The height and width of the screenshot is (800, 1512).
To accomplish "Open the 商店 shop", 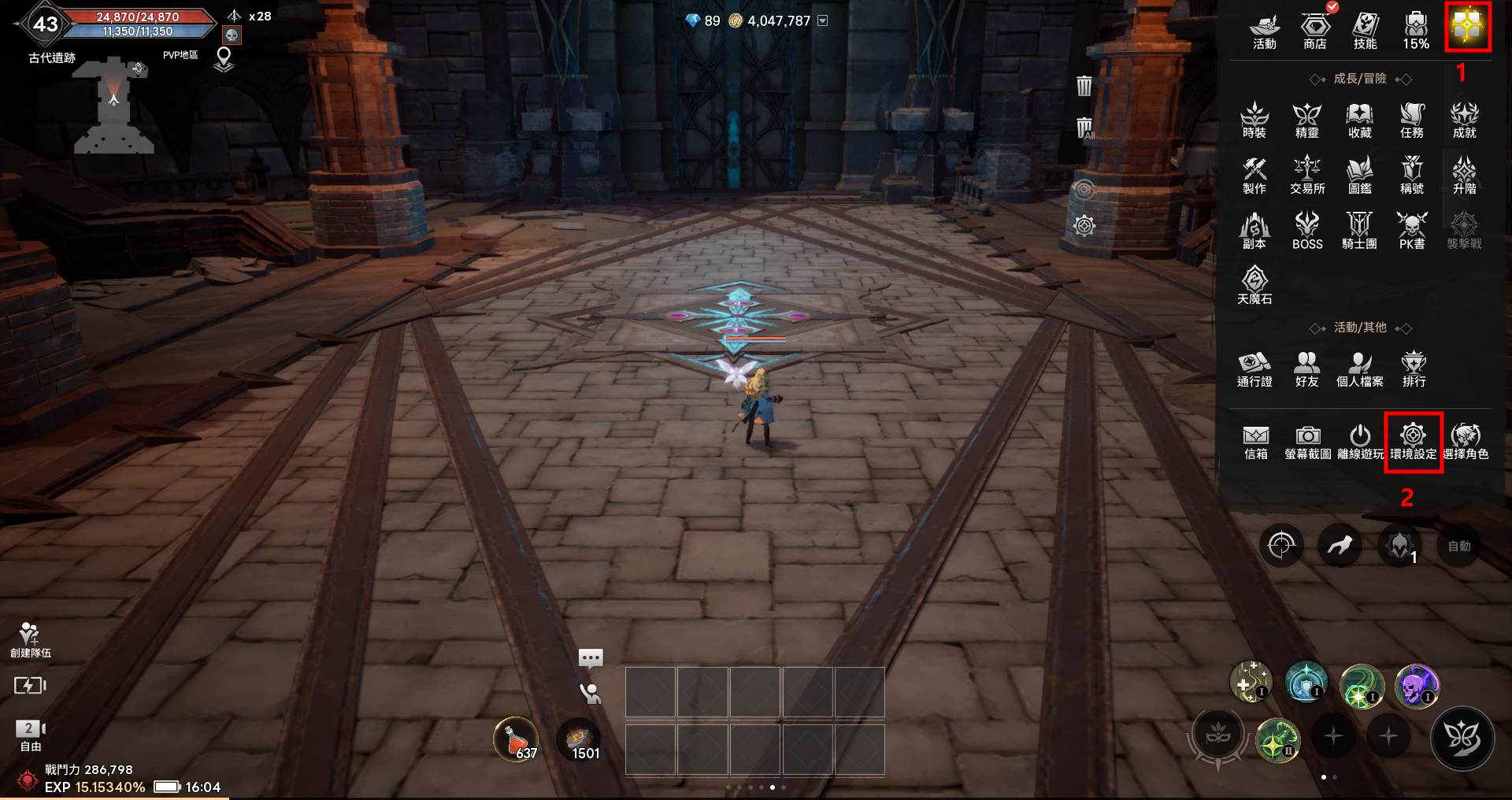I will pos(1314,31).
